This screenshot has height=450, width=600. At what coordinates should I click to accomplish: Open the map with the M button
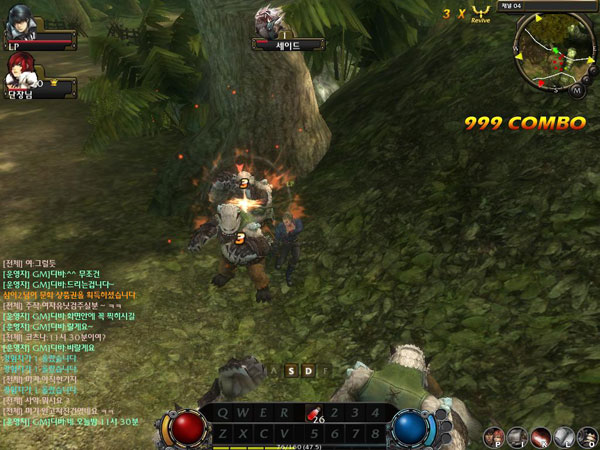(578, 90)
